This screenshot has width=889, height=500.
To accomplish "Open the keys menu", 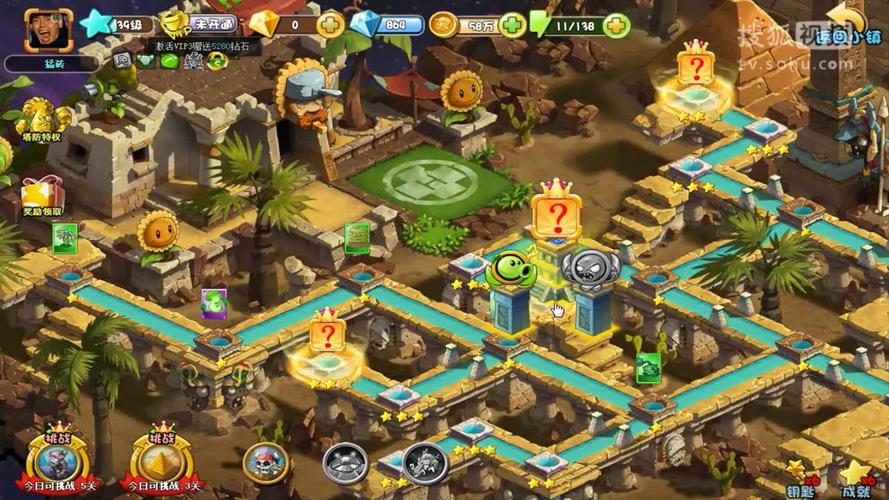I will point(798,477).
